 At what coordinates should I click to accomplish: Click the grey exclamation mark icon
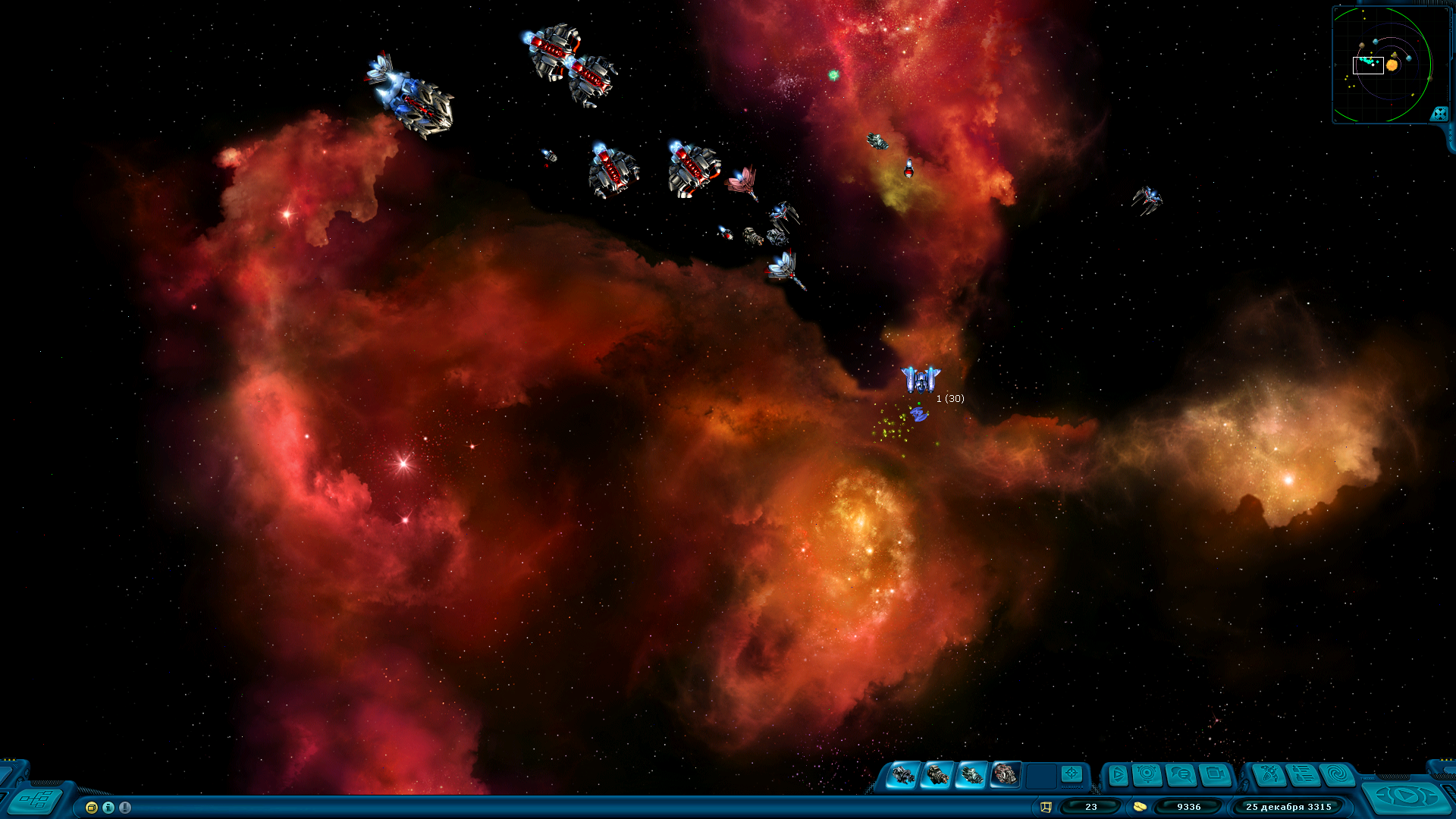click(x=125, y=808)
